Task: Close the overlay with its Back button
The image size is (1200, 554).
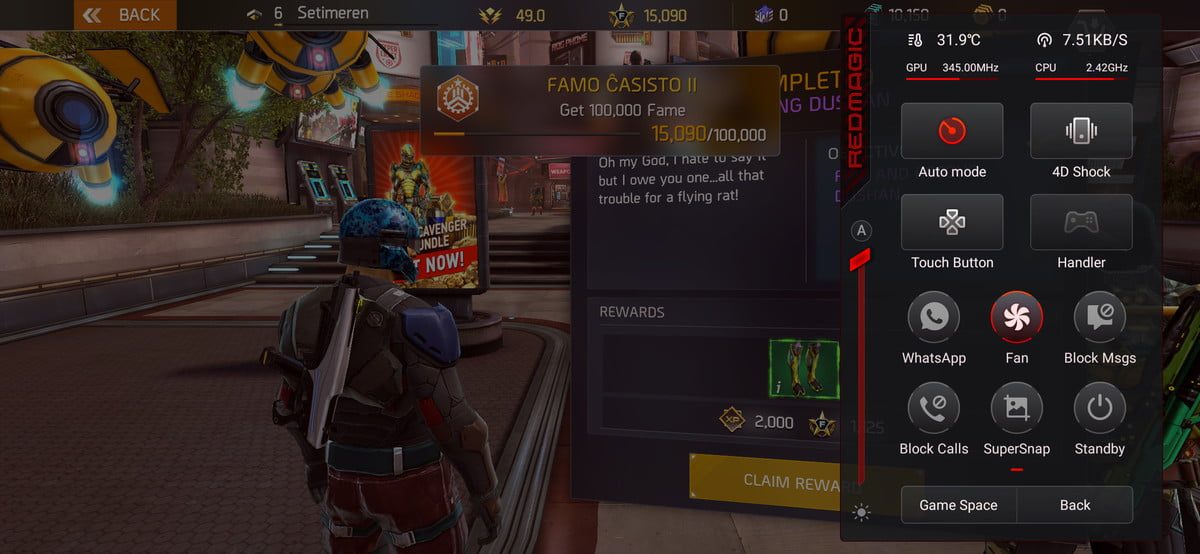Action: [x=1075, y=505]
